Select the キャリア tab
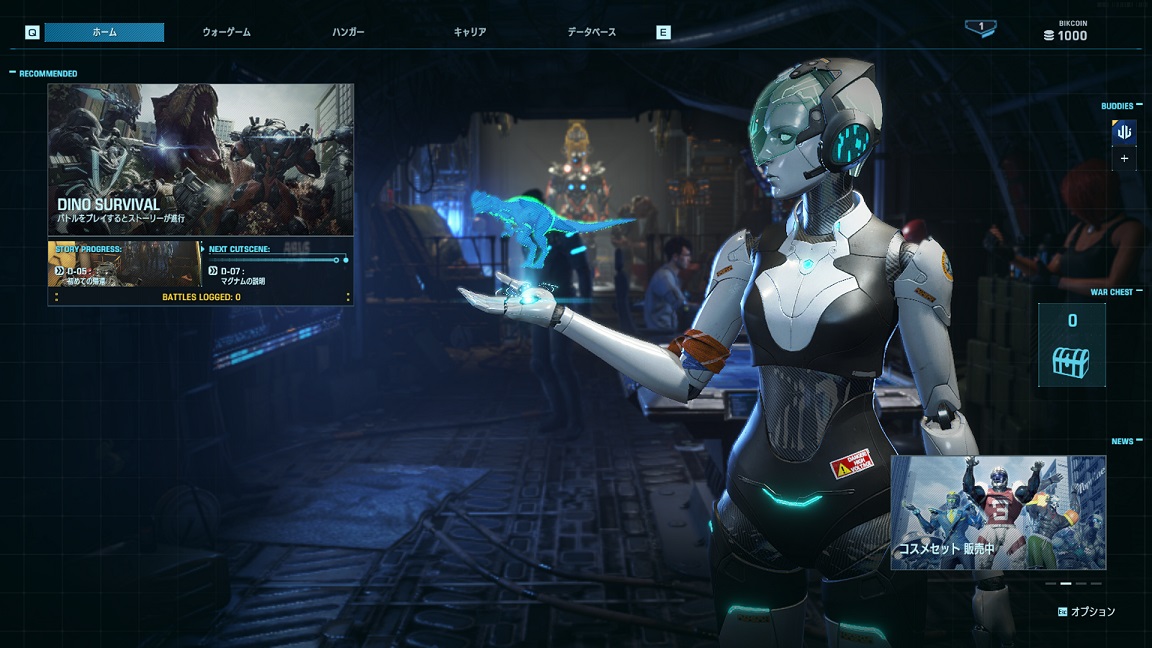 pyautogui.click(x=470, y=32)
